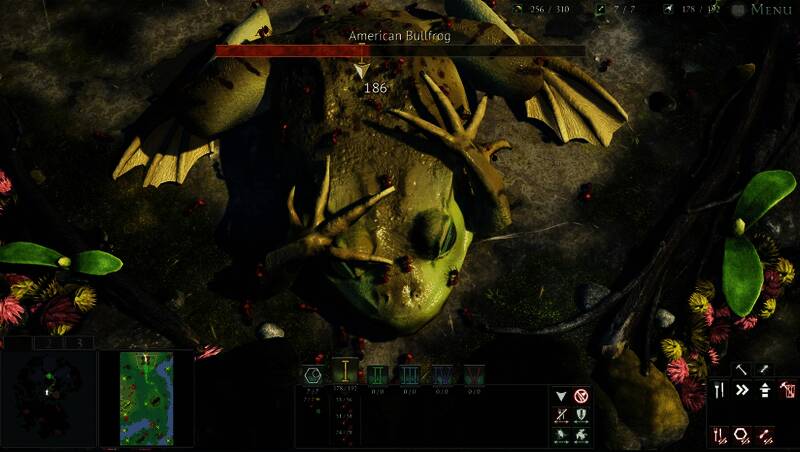Click the red fork and knife button
The image size is (800, 452).
720,435
